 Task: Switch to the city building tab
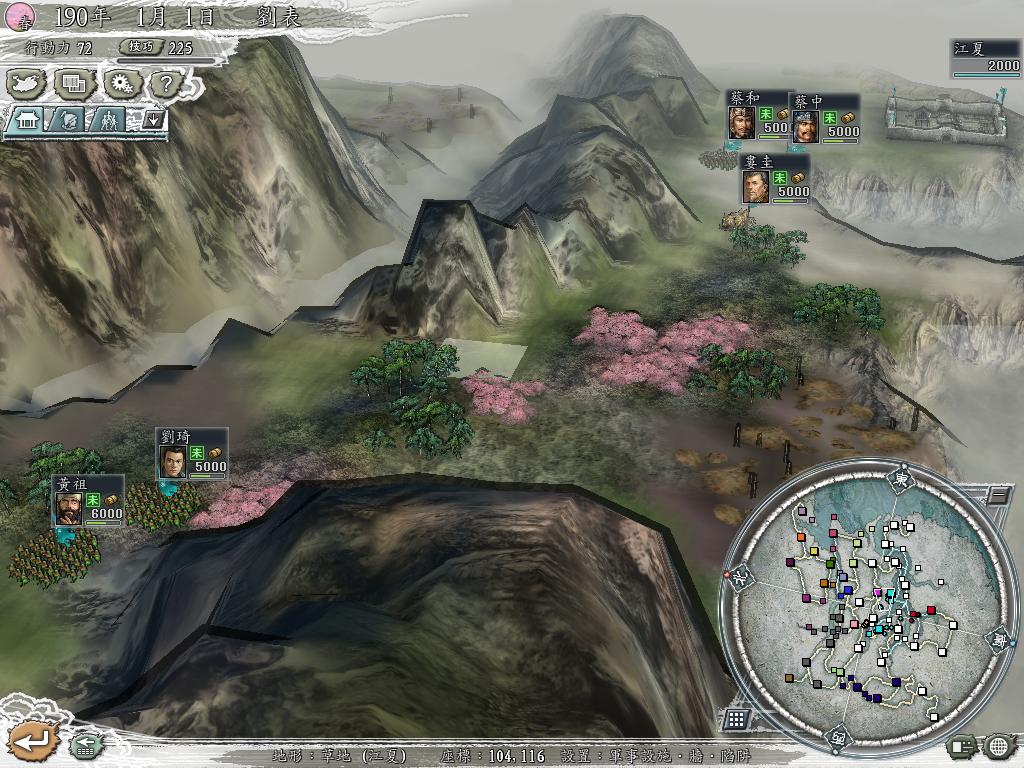[x=27, y=120]
